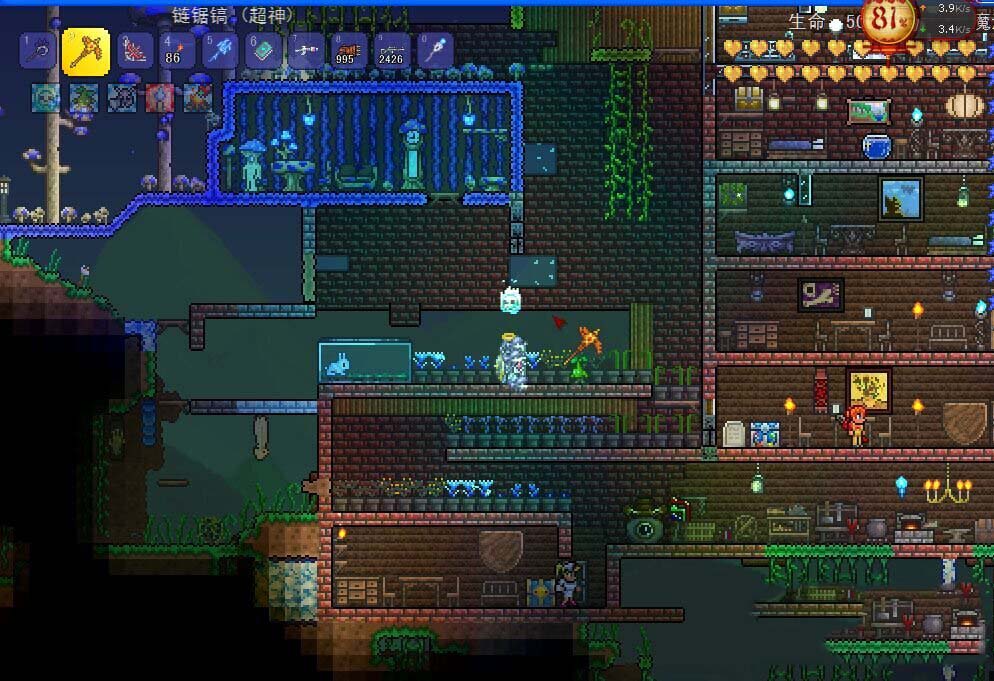The image size is (994, 681).
Task: Select the first hotbar slot with the hook-shaped tool
Action: click(x=38, y=50)
